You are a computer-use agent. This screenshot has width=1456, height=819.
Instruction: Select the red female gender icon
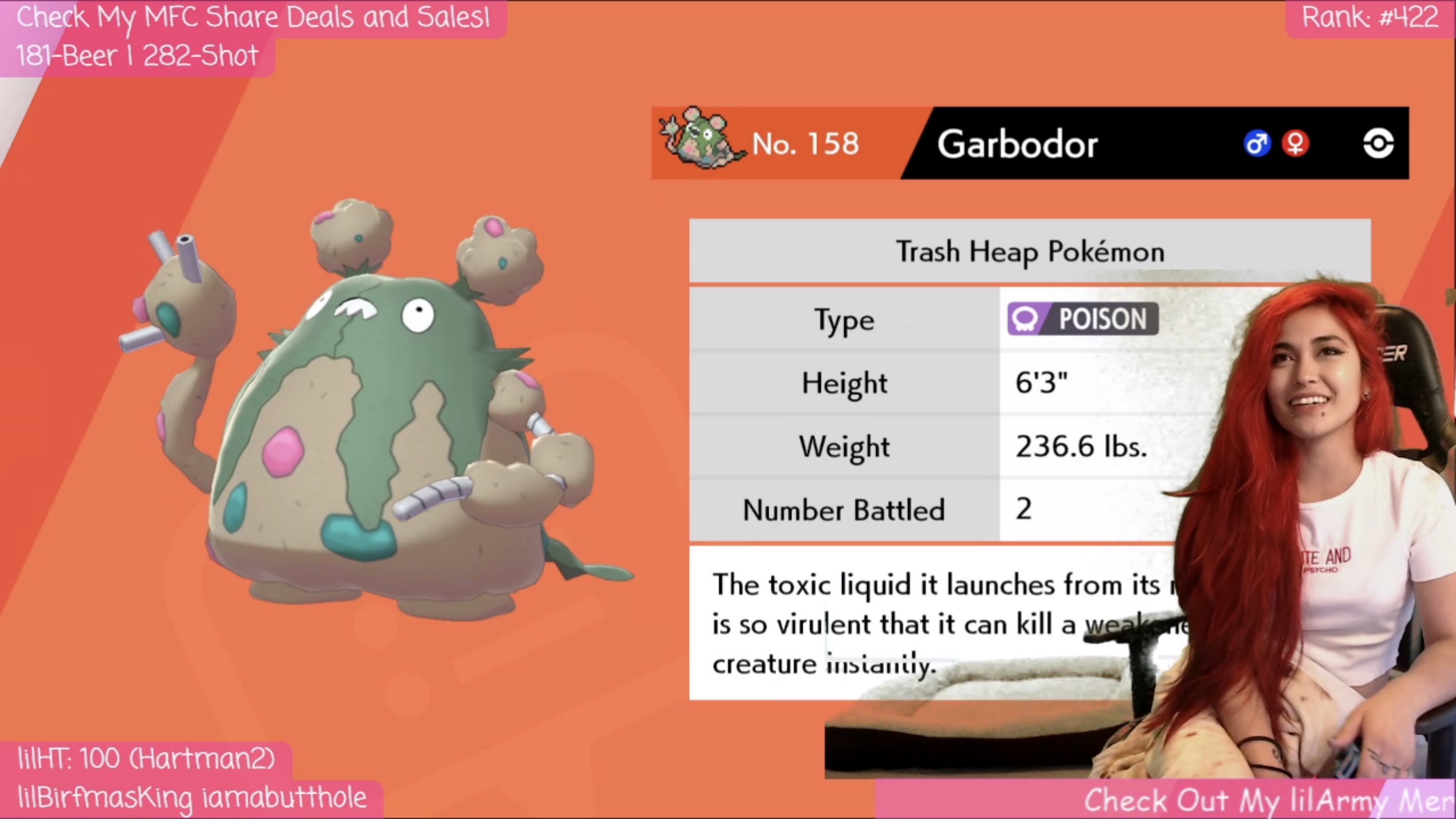(x=1295, y=143)
